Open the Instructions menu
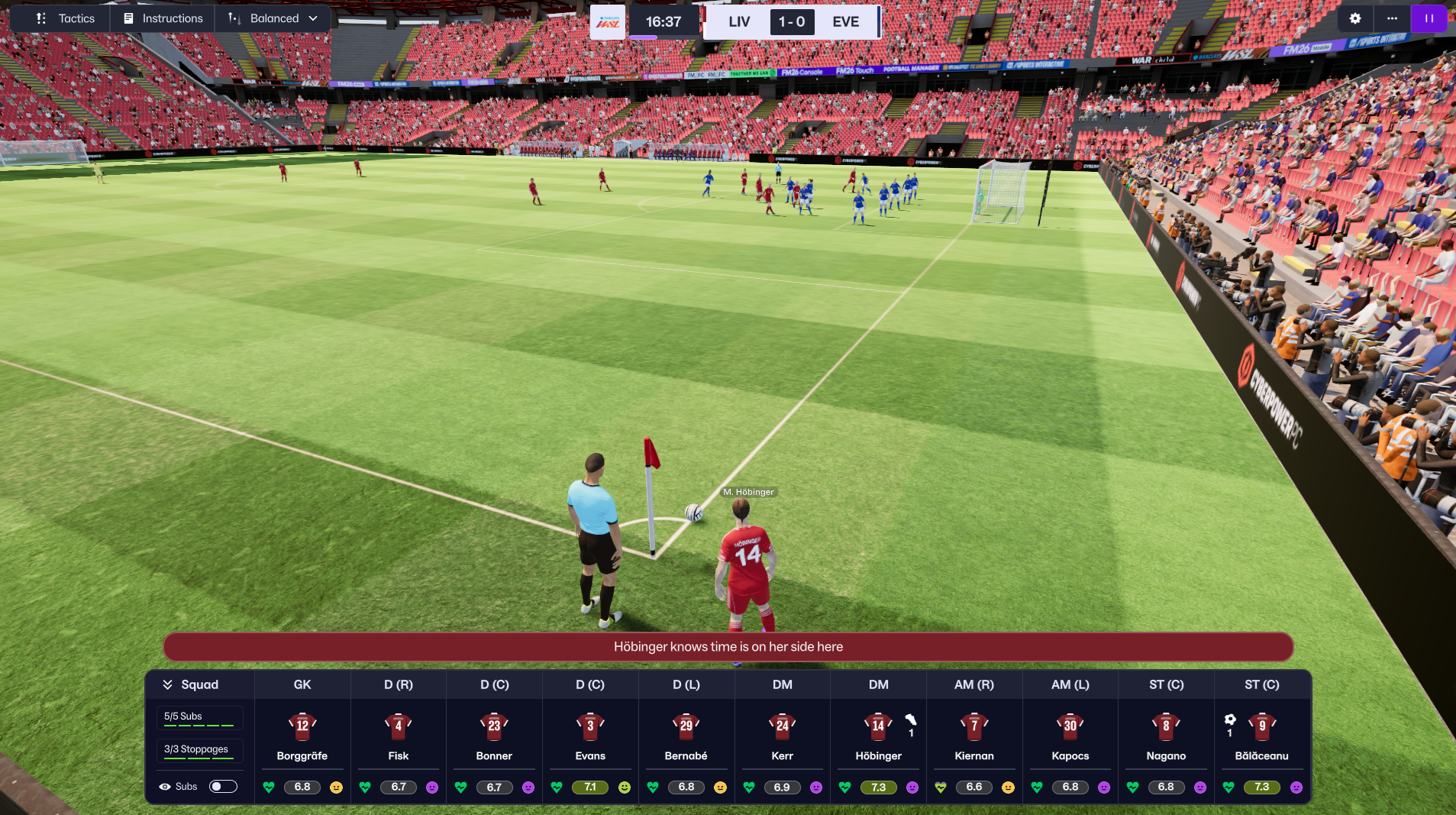Image resolution: width=1456 pixels, height=815 pixels. [x=163, y=18]
